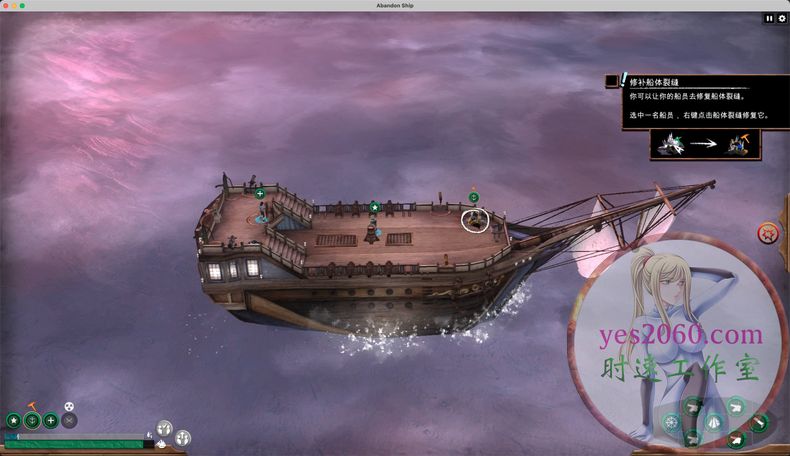Open the gear settings menu
This screenshot has height=456, width=790.
(781, 18)
